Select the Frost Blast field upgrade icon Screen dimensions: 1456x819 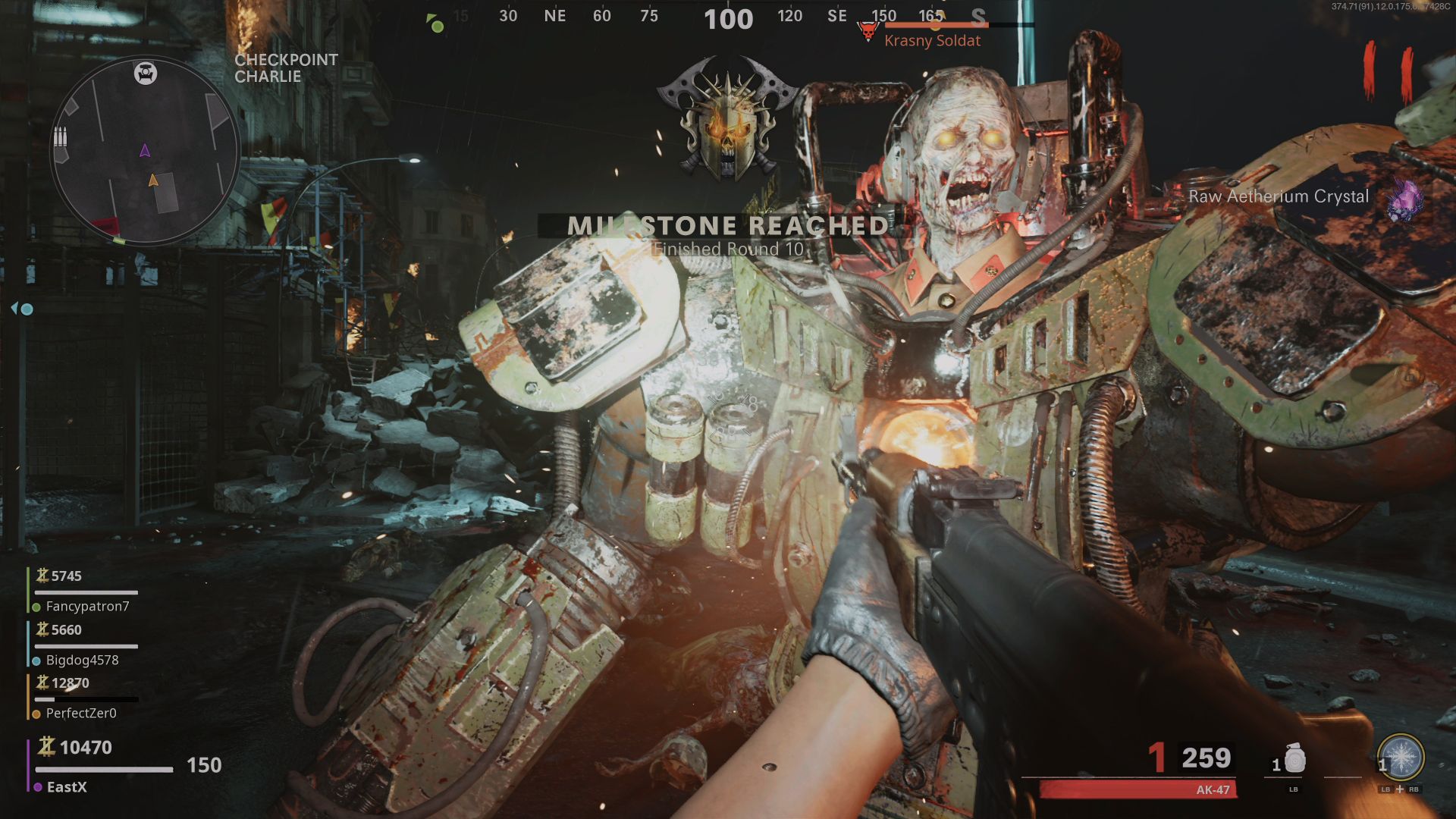1400,757
